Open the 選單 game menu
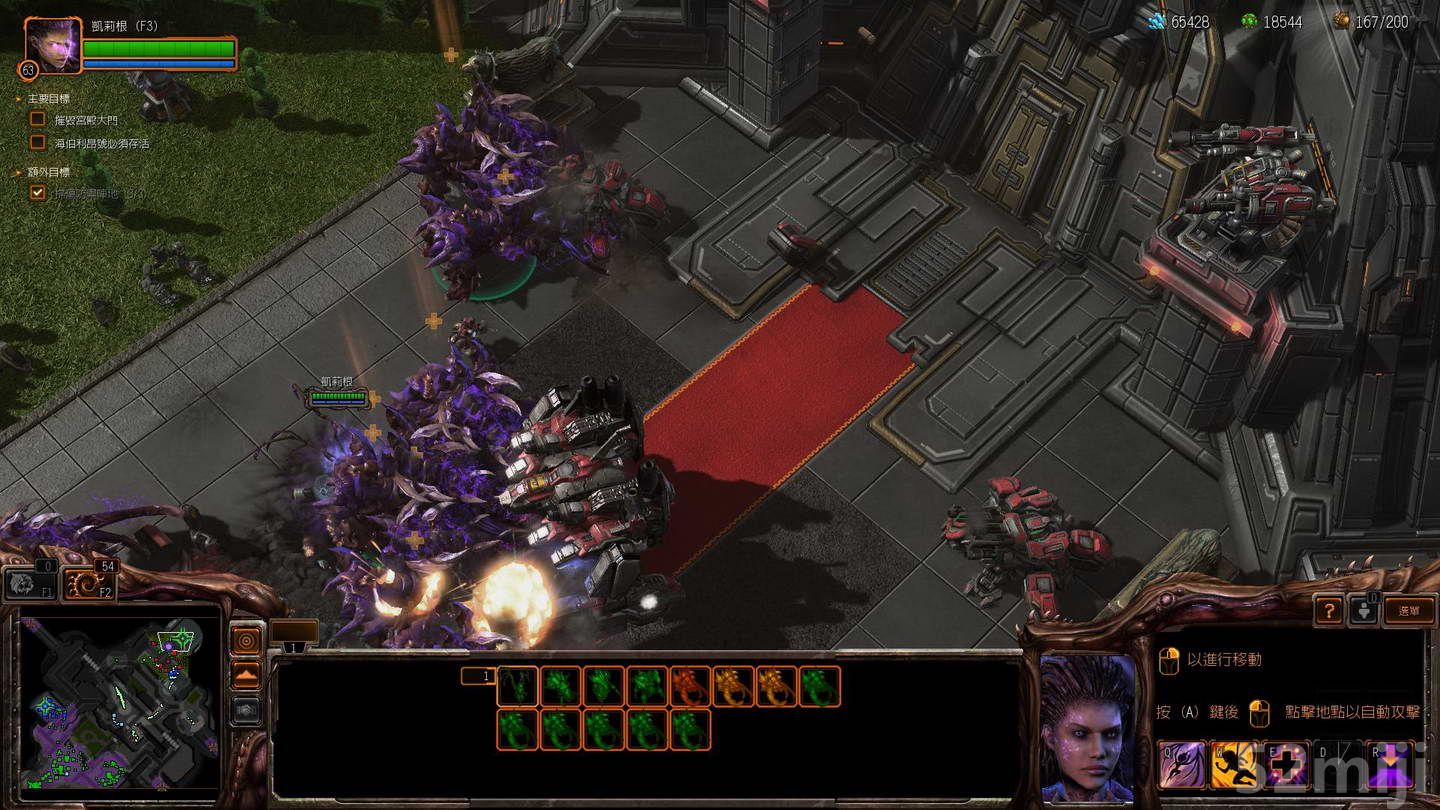The height and width of the screenshot is (810, 1440). click(x=1411, y=610)
